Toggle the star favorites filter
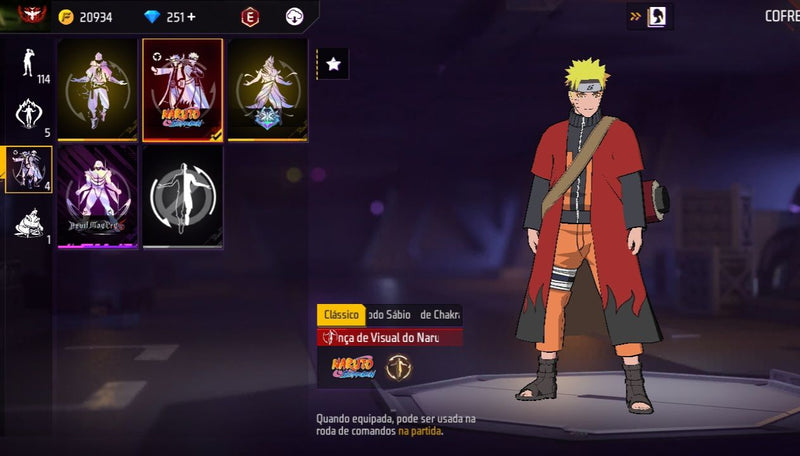Screen dimensions: 800x456 click(x=333, y=64)
